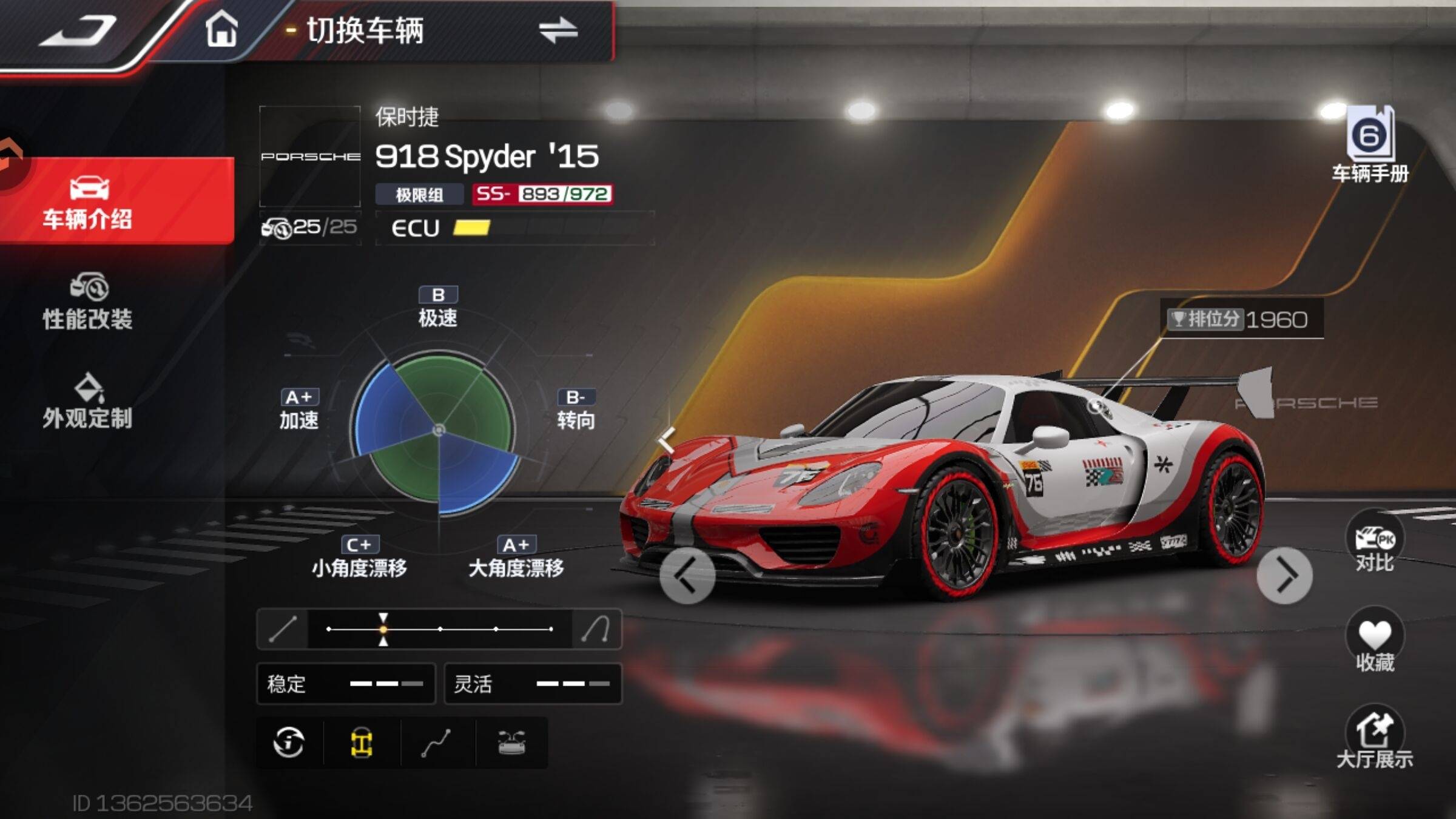1456x819 pixels.
Task: Choose 大厅展示 lobby display
Action: tap(1375, 741)
